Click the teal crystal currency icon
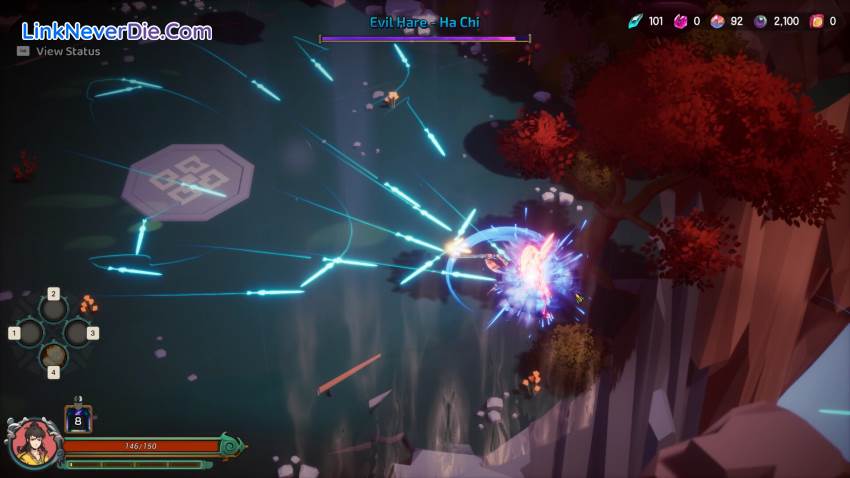 (x=635, y=21)
